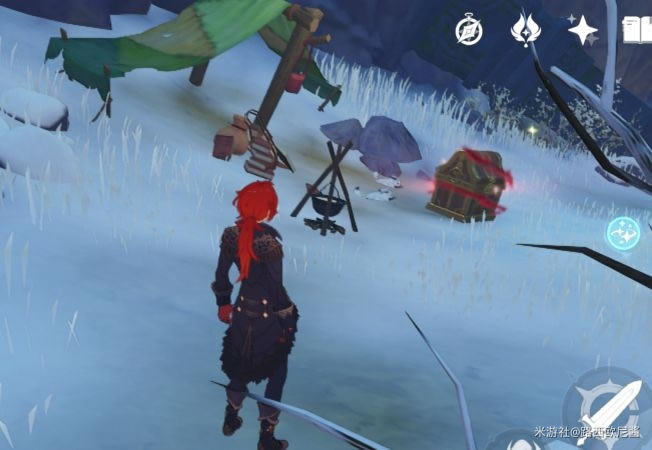Open the compass events icon
652x450 pixels.
469,29
